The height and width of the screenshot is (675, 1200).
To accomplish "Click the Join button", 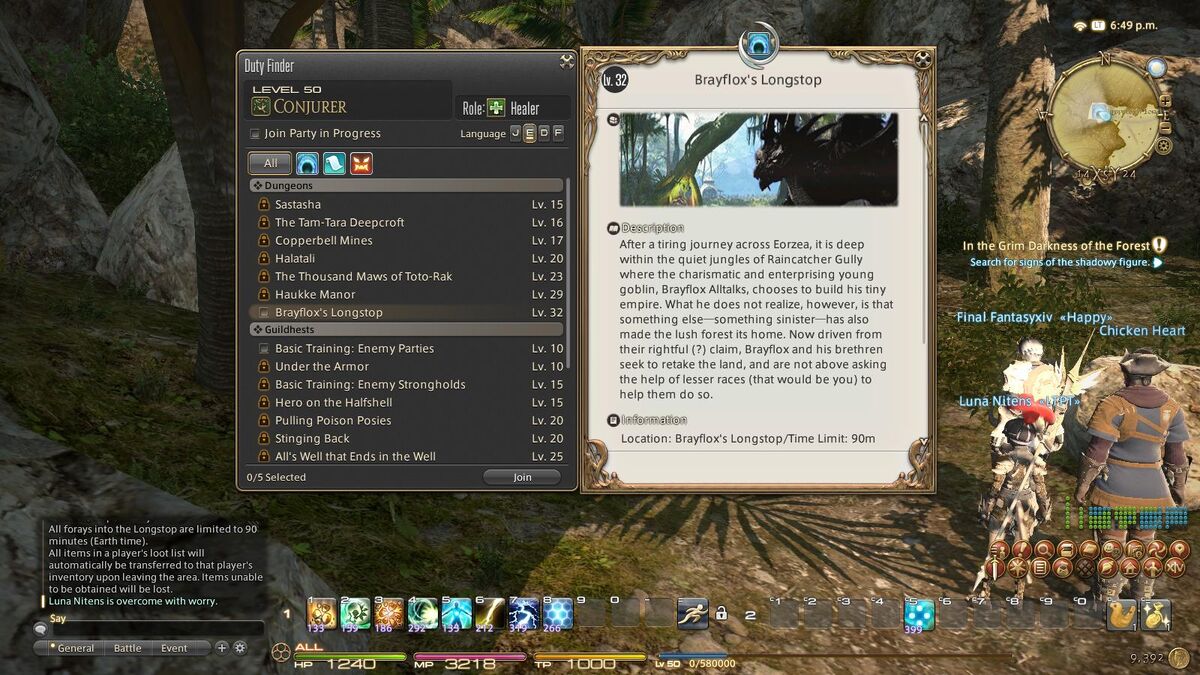I will click(522, 477).
